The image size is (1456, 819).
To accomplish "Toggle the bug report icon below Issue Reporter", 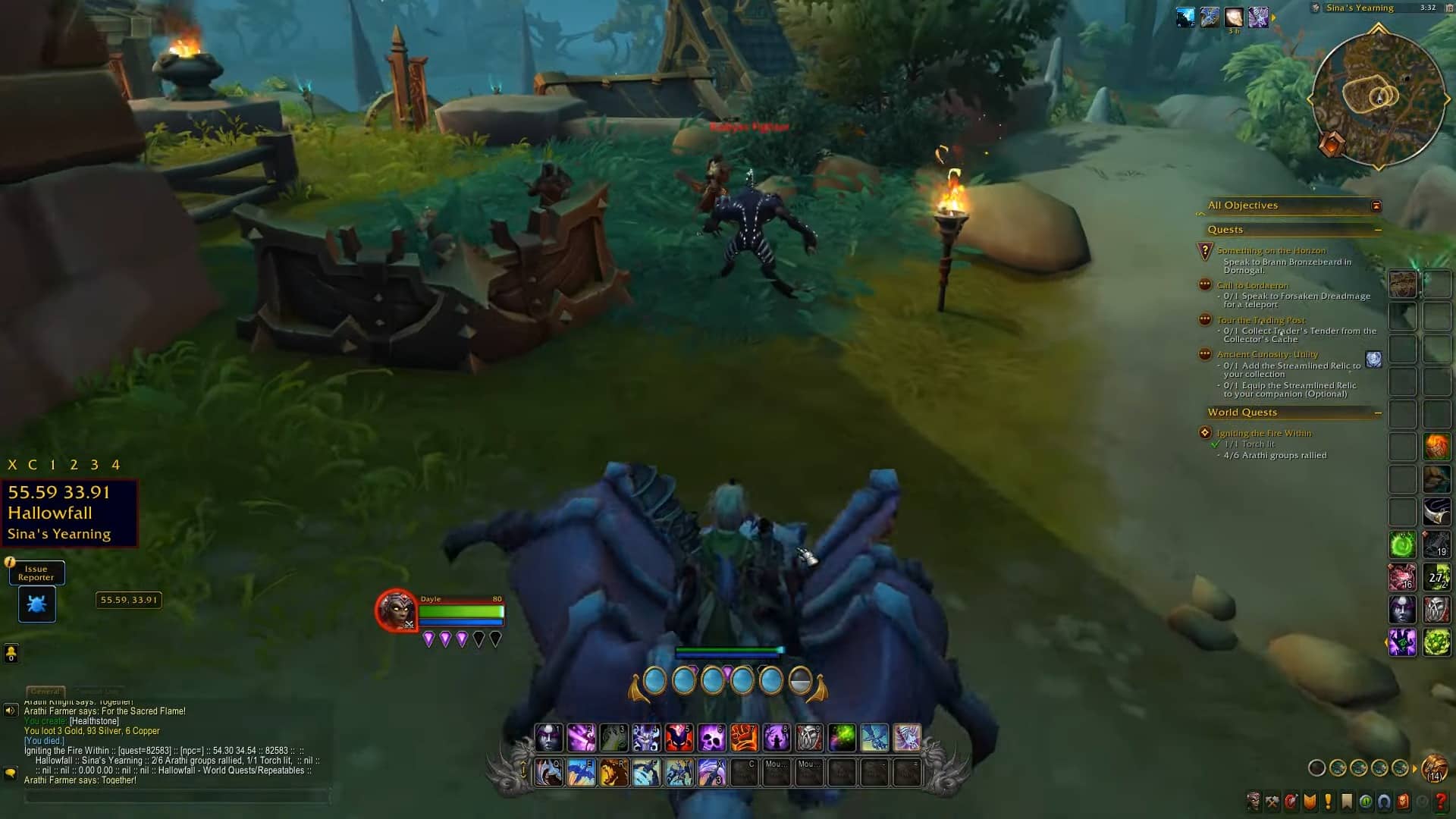I will pyautogui.click(x=37, y=604).
